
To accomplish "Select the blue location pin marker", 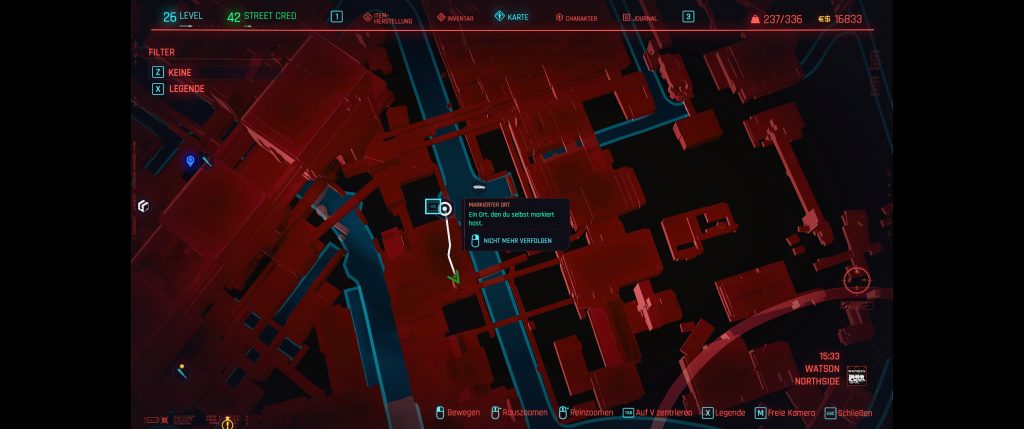I will pos(190,160).
